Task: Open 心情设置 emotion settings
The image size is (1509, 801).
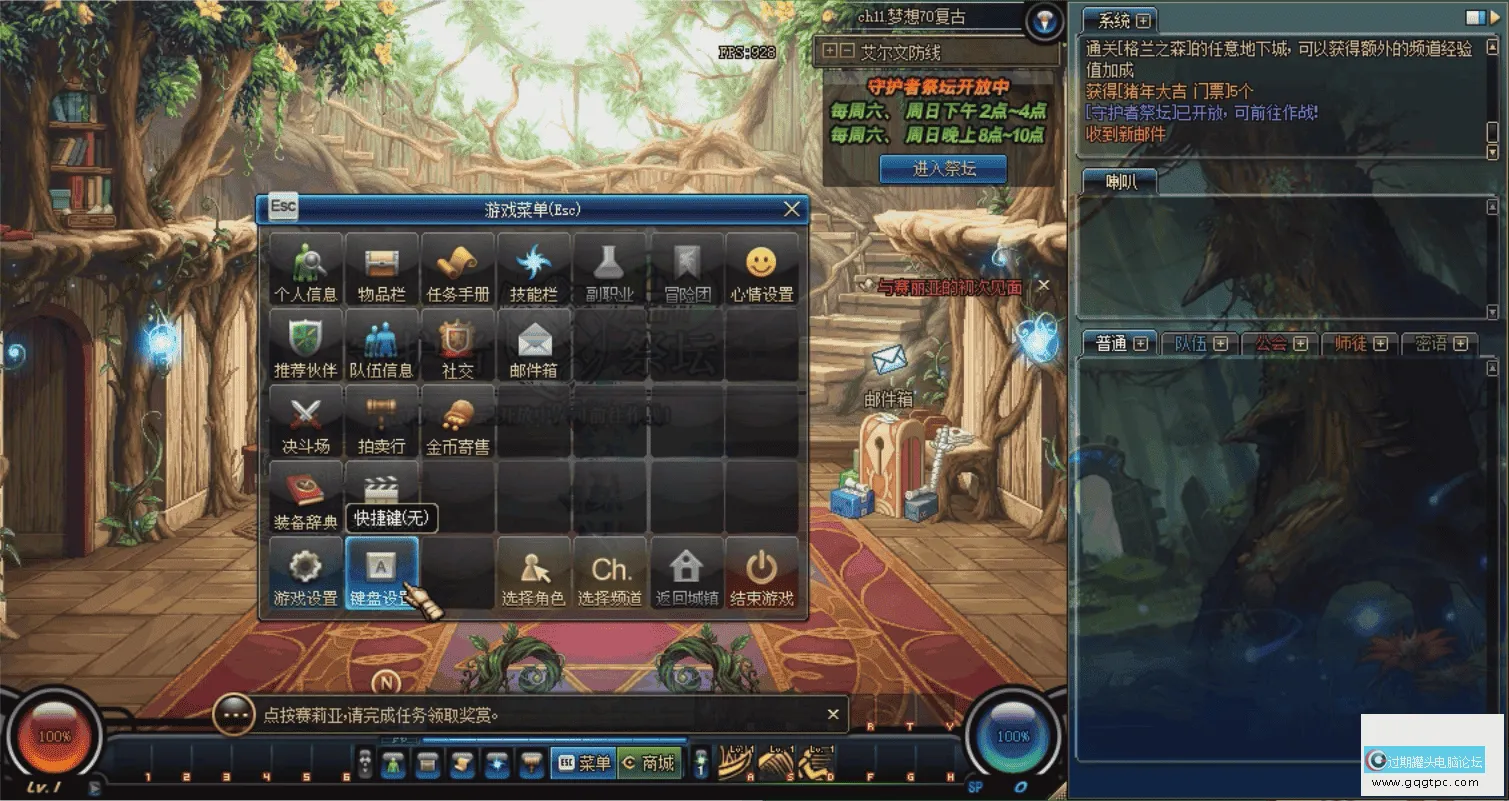Action: (x=762, y=270)
